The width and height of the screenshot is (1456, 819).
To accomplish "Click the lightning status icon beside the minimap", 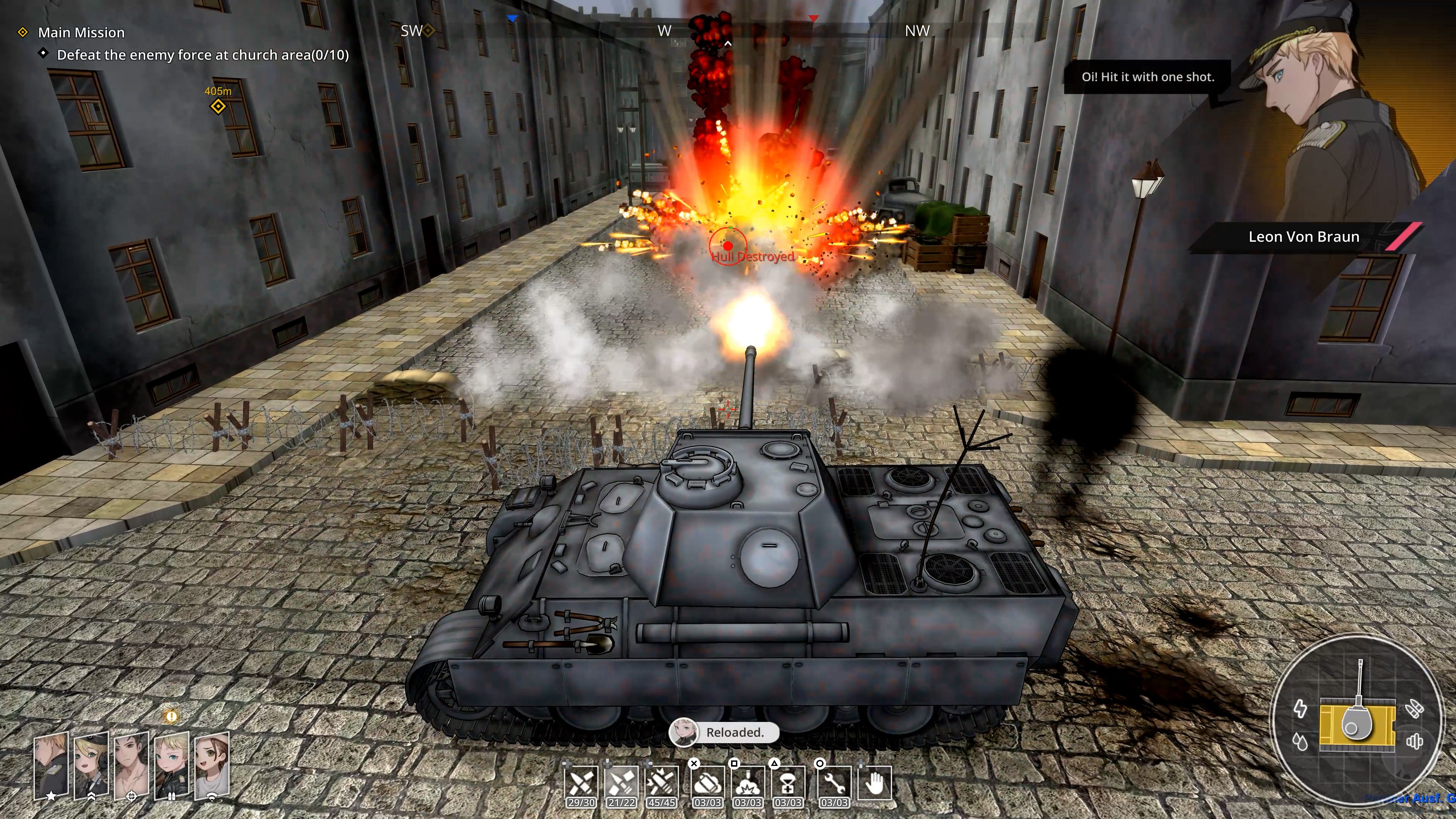I will pos(1301,709).
